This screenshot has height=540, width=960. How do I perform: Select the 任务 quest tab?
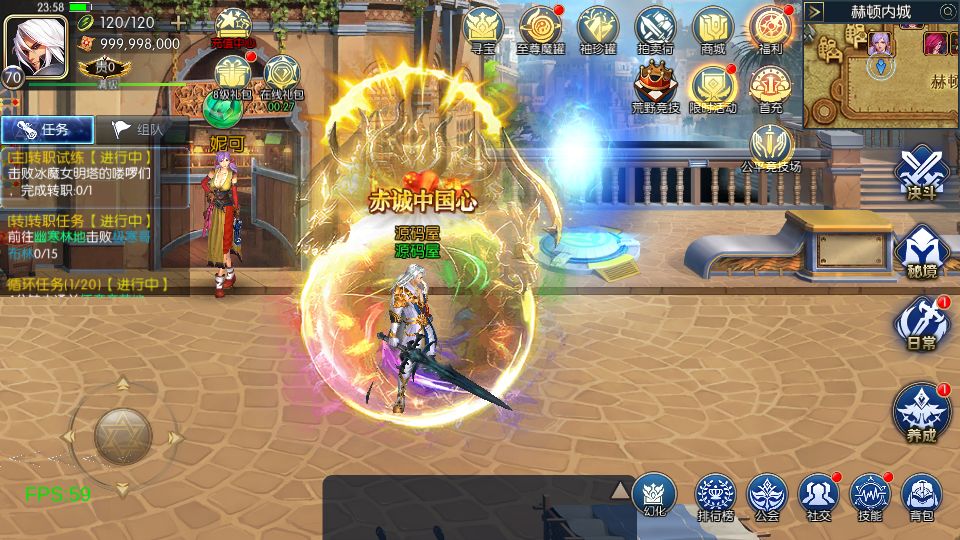(47, 129)
